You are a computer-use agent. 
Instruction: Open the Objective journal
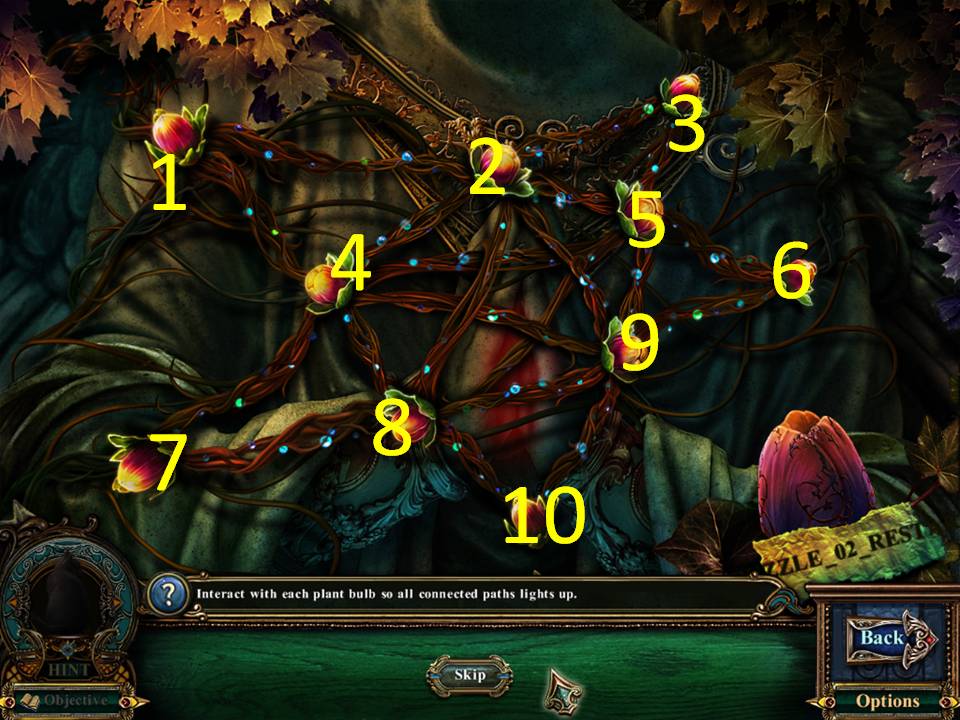click(x=72, y=700)
